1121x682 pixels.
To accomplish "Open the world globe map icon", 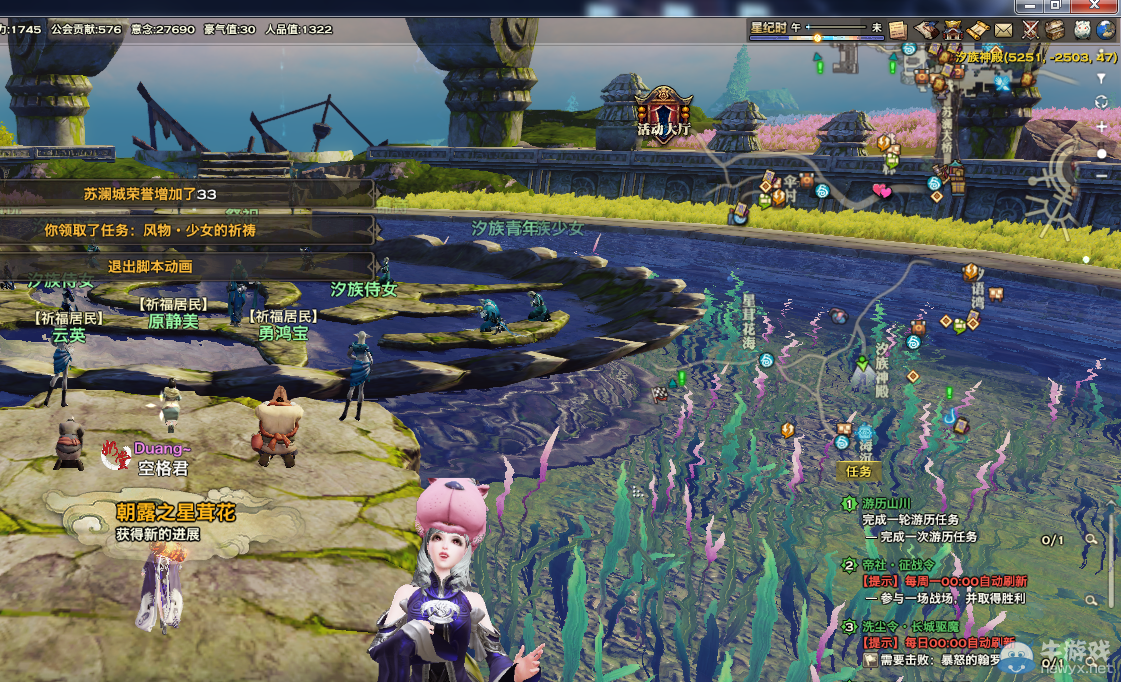I will [1106, 30].
